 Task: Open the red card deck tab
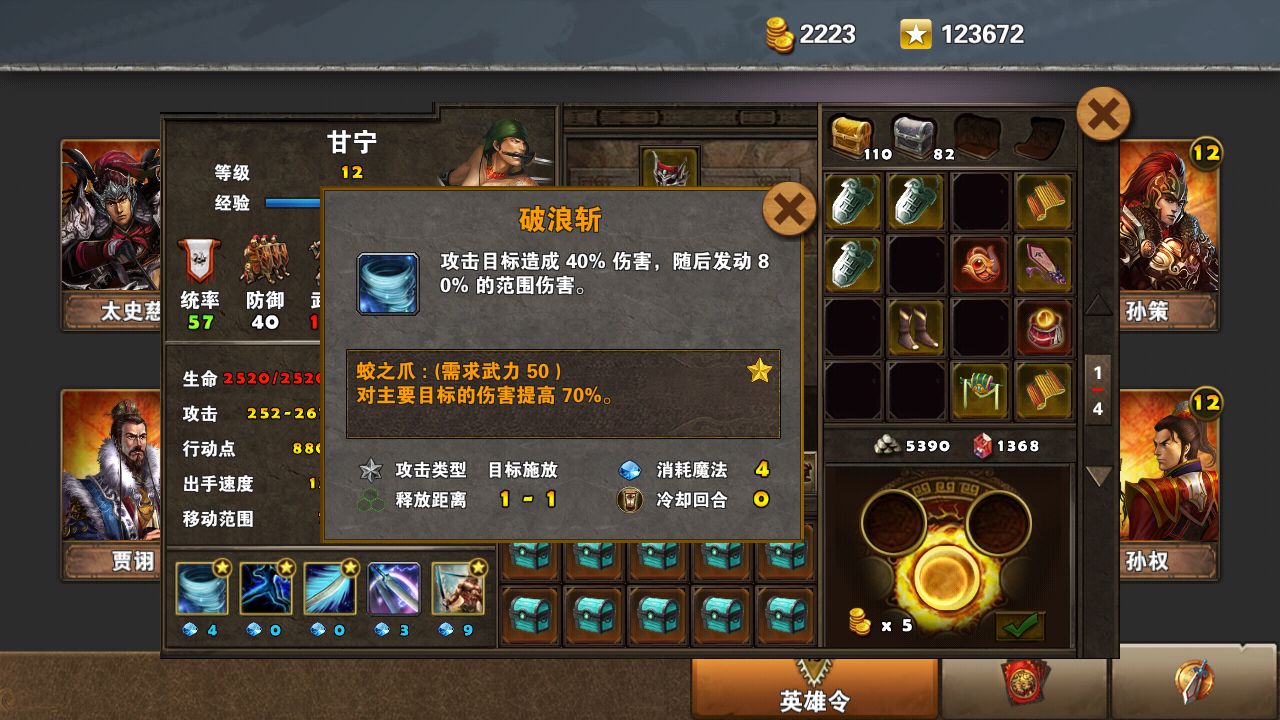tap(1024, 687)
